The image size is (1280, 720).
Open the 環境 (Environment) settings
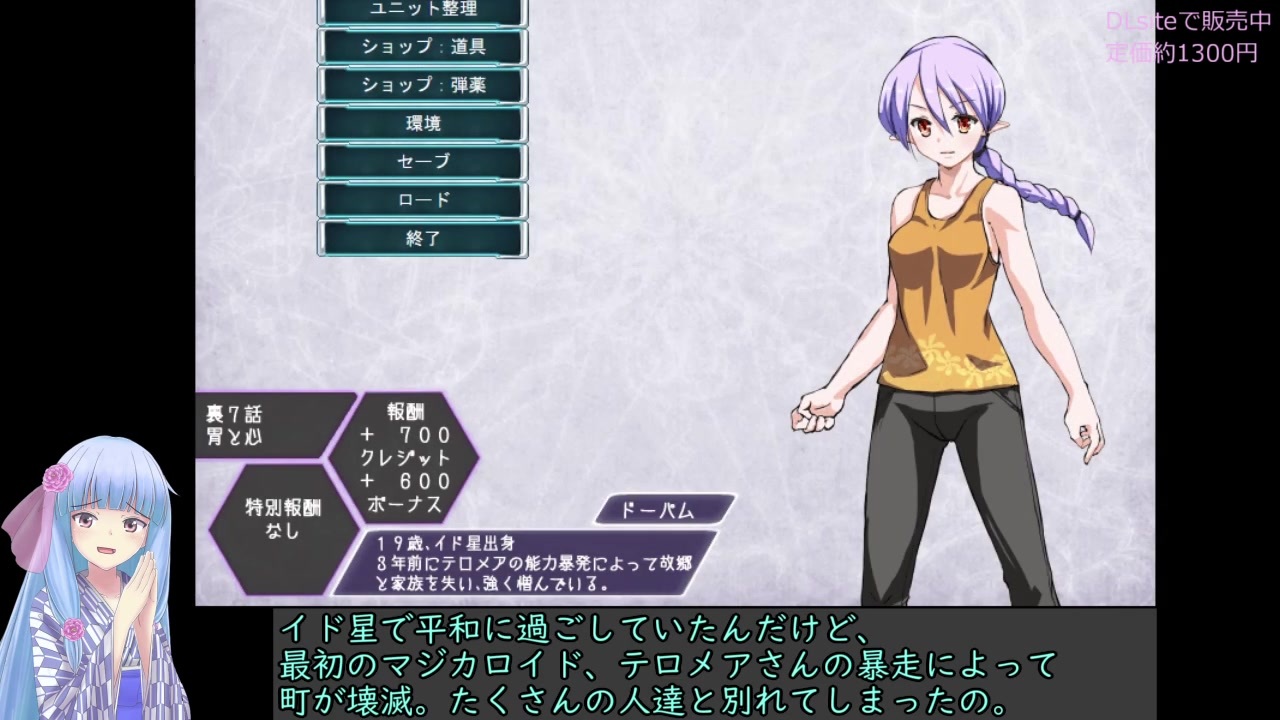point(421,123)
